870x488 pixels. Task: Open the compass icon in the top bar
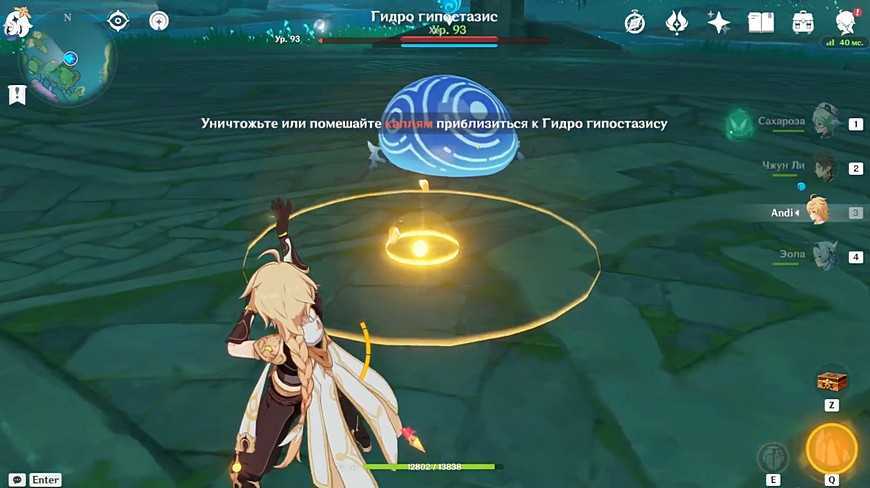point(635,22)
